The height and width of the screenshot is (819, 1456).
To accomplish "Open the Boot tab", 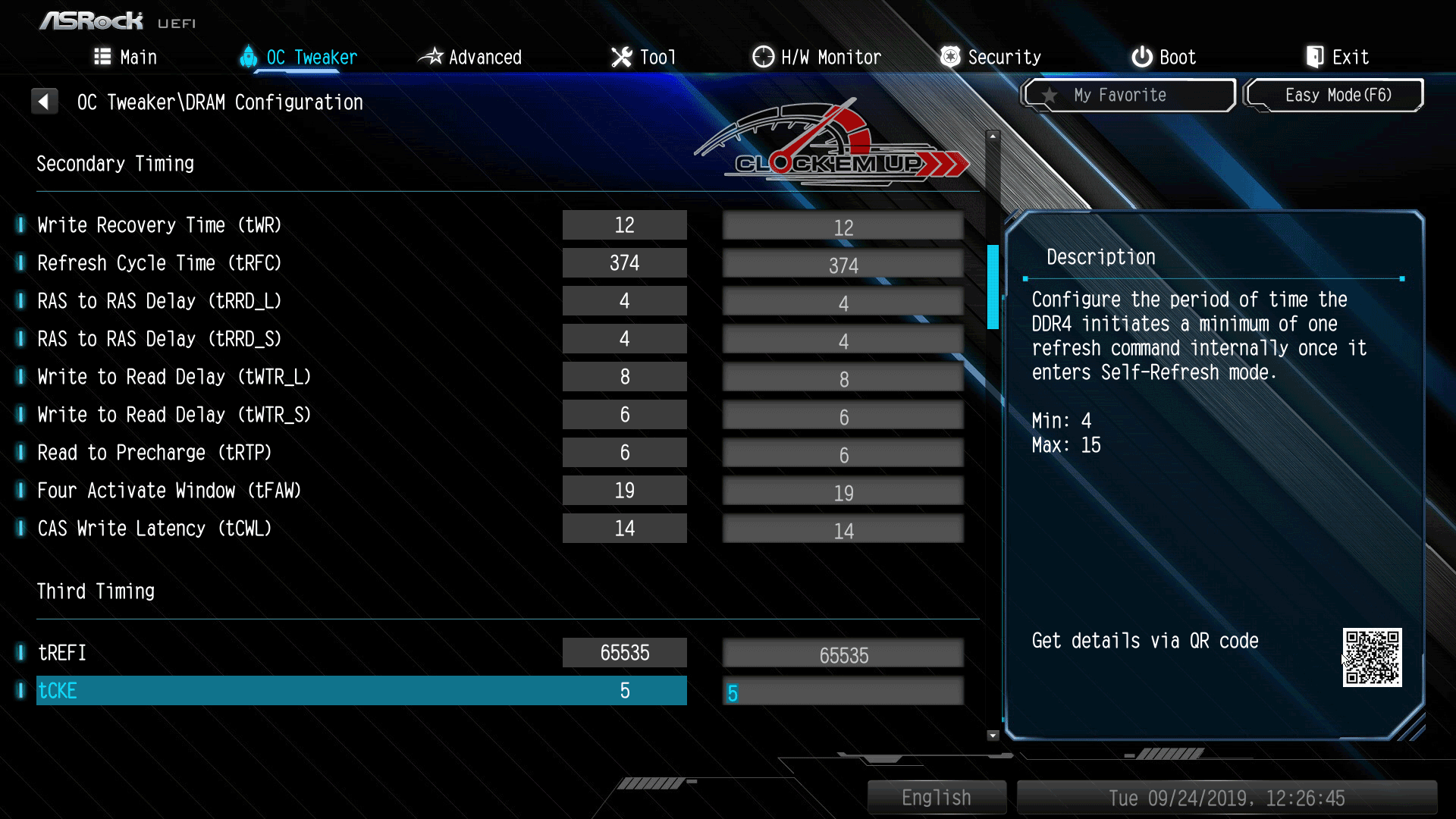I will [x=1164, y=57].
